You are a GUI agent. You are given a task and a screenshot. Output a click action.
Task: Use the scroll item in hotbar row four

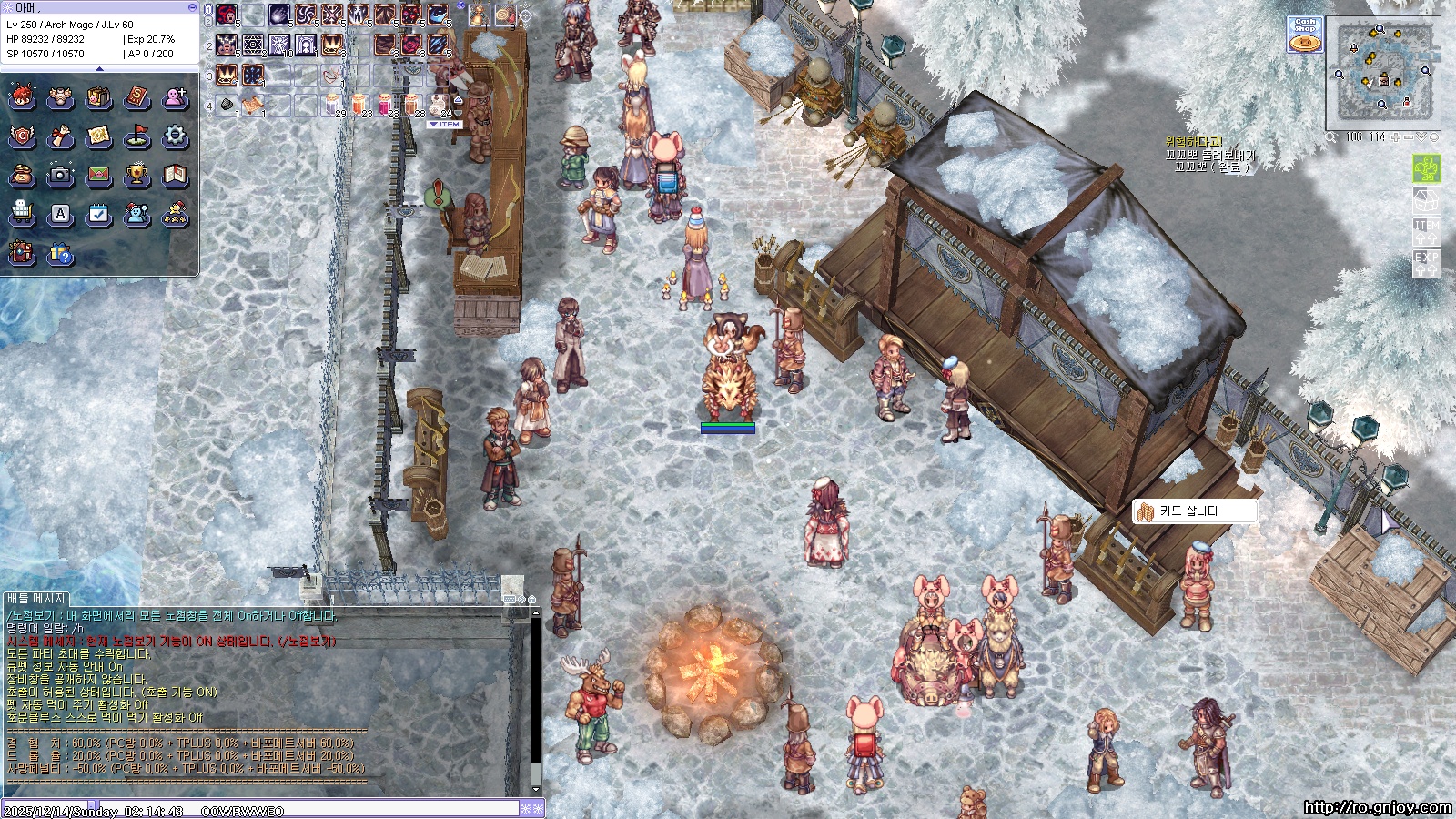pyautogui.click(x=253, y=105)
